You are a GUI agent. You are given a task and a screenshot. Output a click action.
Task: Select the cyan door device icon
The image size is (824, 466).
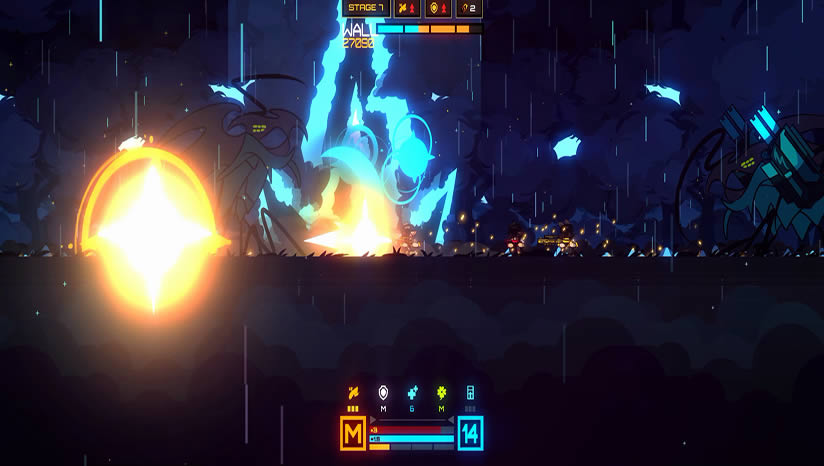(x=470, y=393)
